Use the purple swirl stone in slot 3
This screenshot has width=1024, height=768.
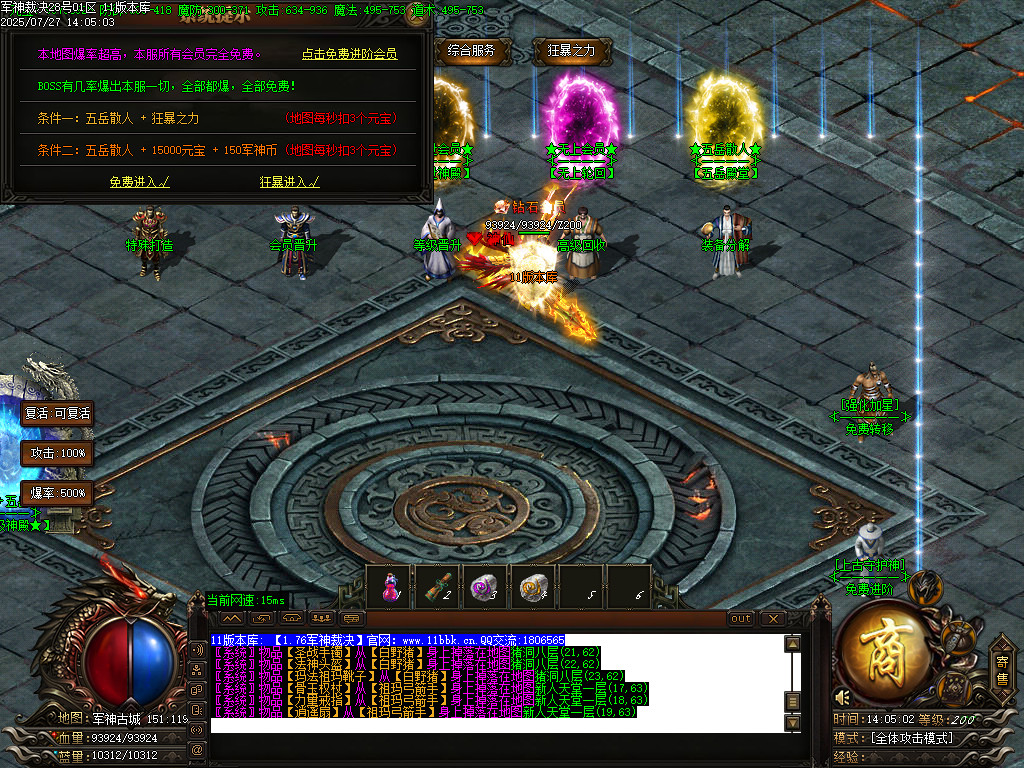[486, 587]
